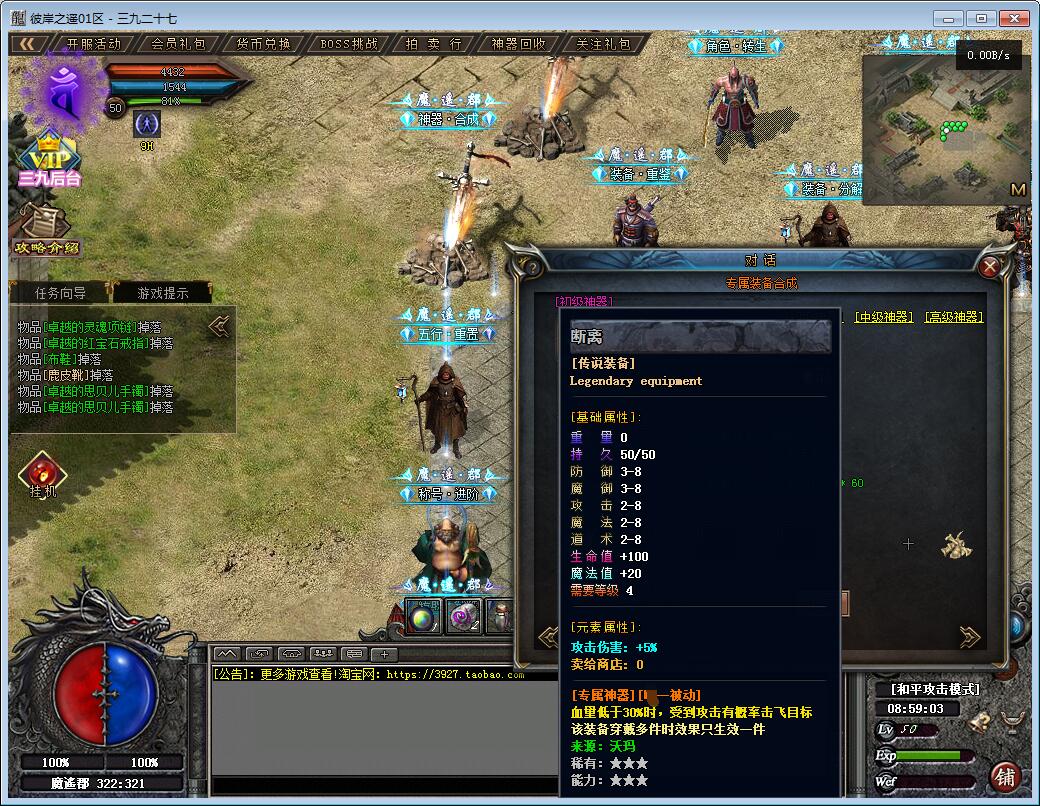Open the shop with the red 铺 button
This screenshot has height=806, width=1040.
(x=1006, y=777)
